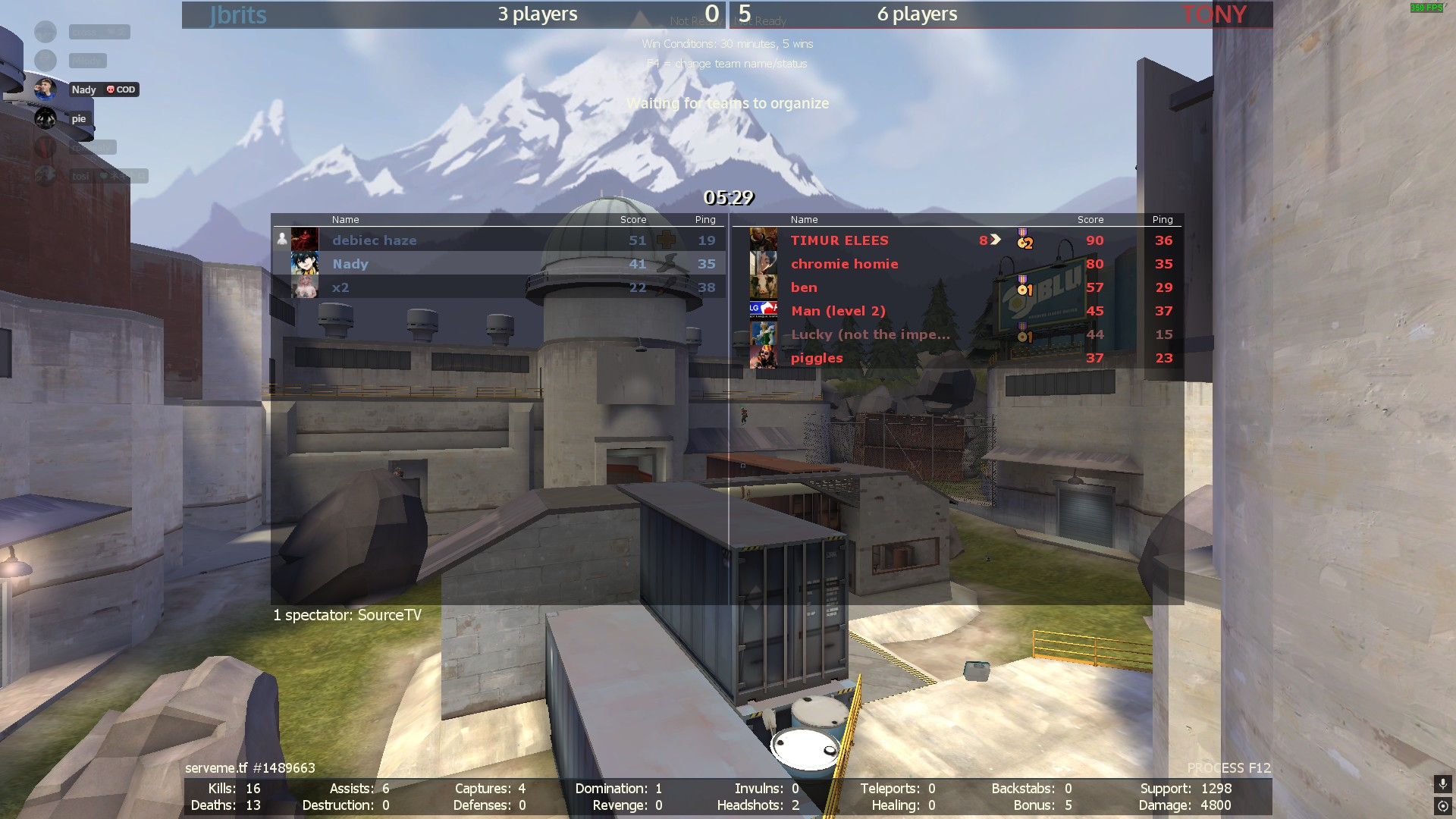
Task: Click the instant replay recording icon
Action: (1442, 806)
